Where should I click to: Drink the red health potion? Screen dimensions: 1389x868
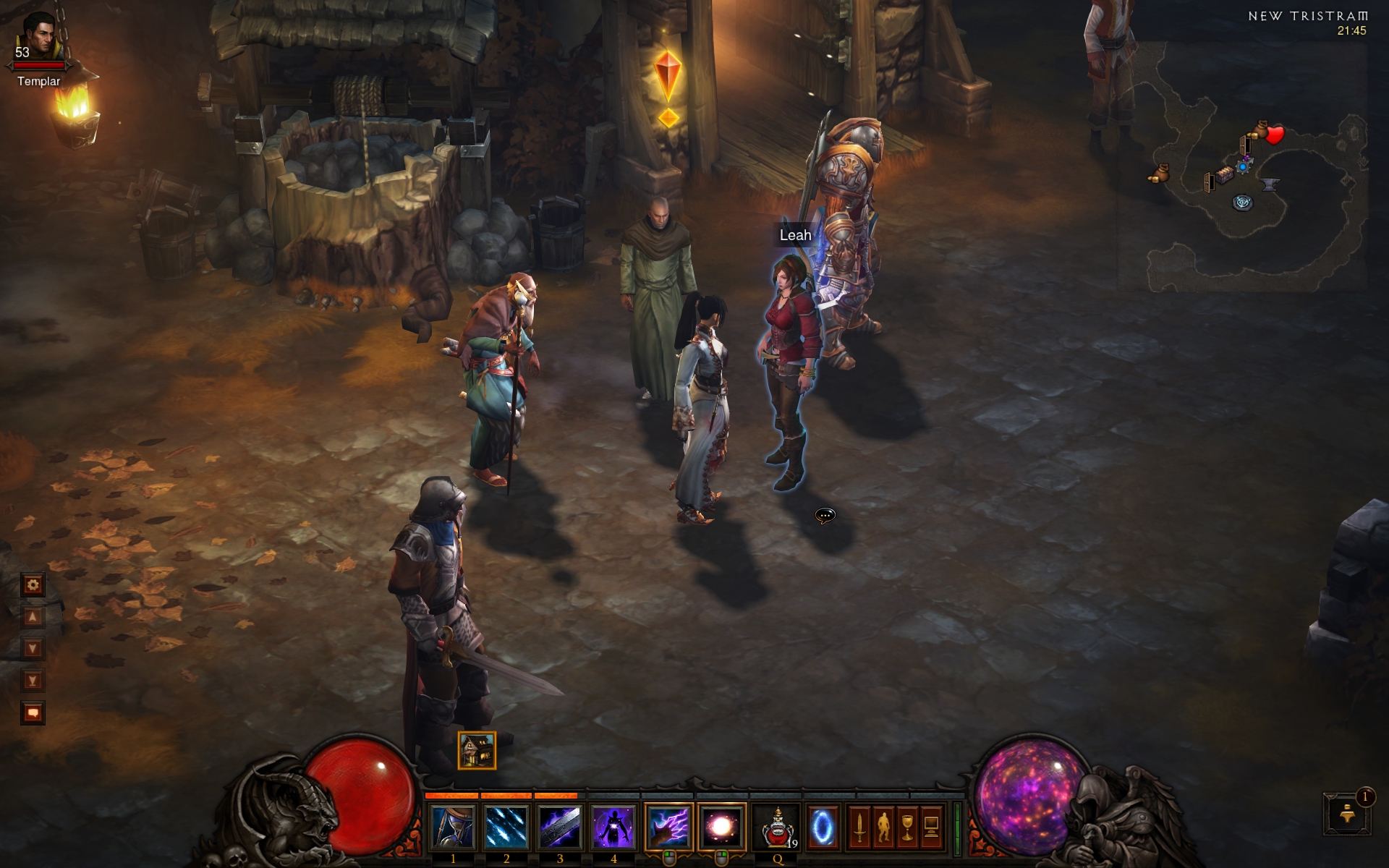pos(778,827)
